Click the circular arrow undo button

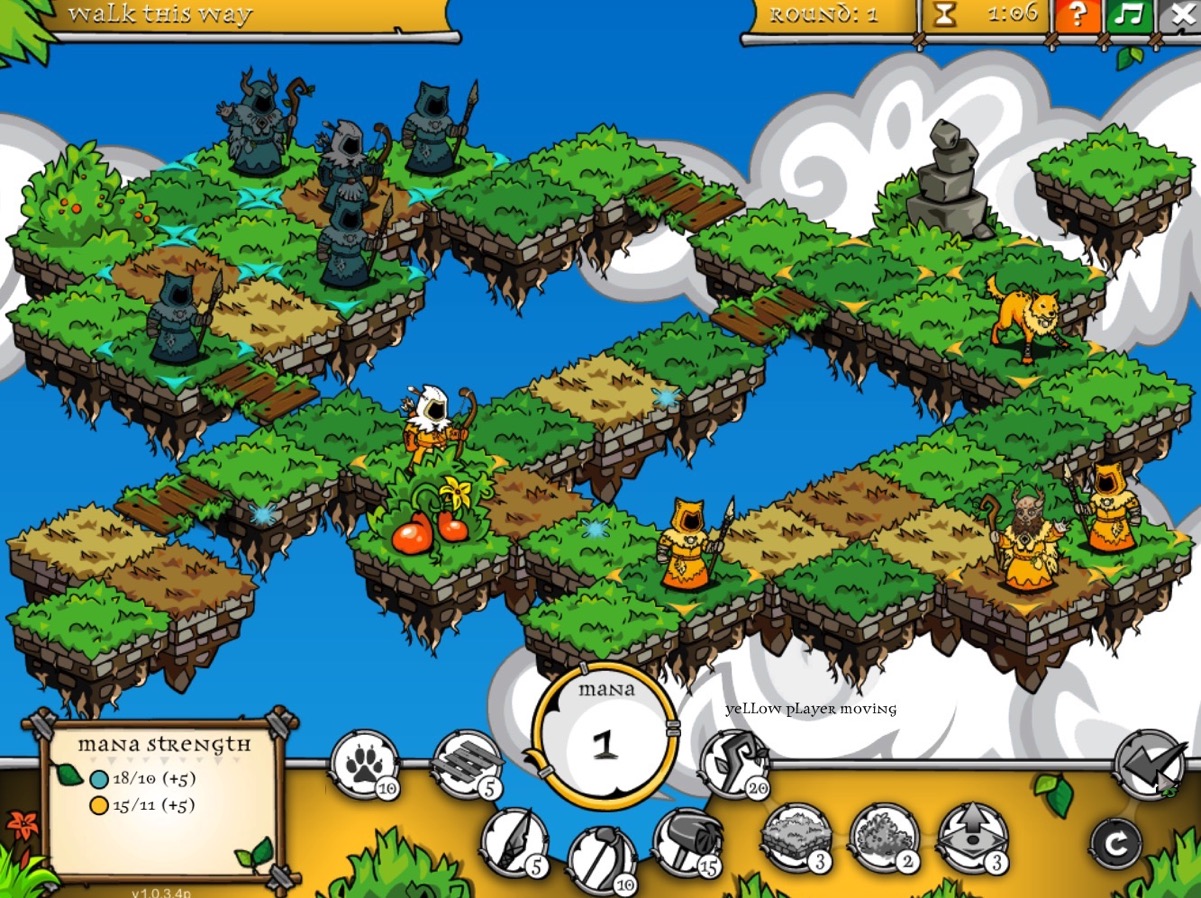[1116, 846]
